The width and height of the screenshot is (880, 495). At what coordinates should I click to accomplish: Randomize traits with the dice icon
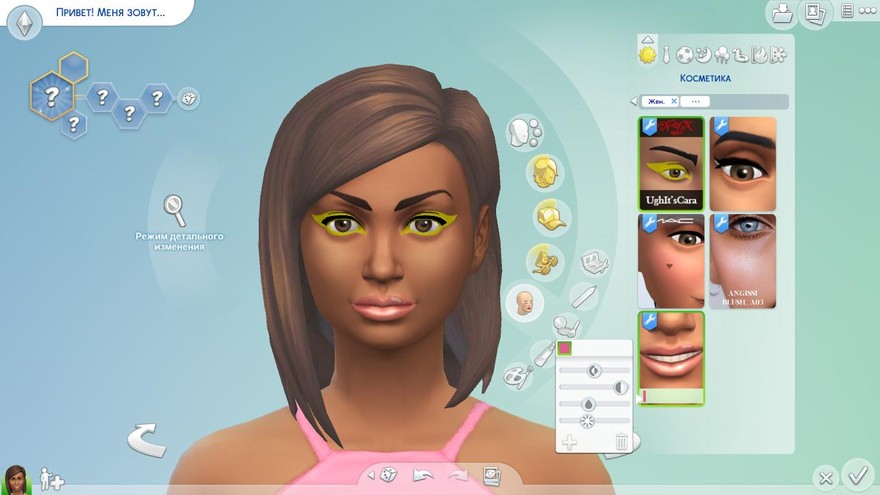pyautogui.click(x=188, y=98)
